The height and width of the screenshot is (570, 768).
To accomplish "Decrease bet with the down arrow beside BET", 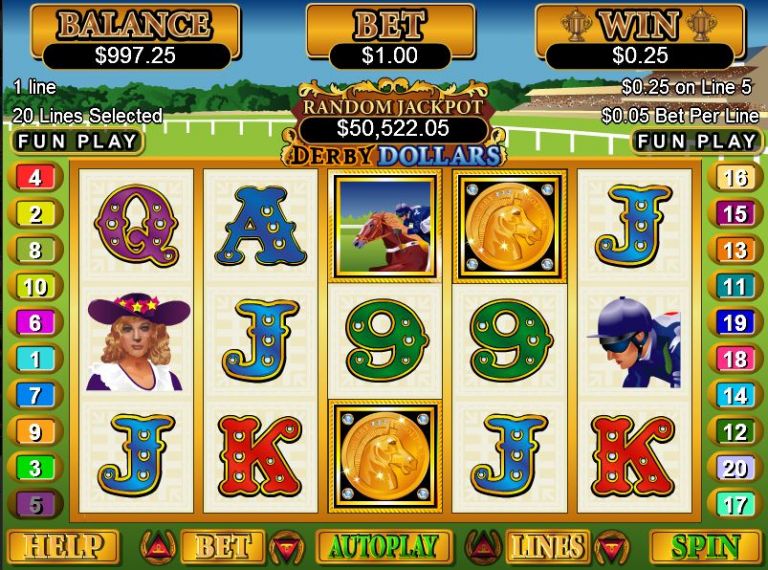I will tap(285, 546).
